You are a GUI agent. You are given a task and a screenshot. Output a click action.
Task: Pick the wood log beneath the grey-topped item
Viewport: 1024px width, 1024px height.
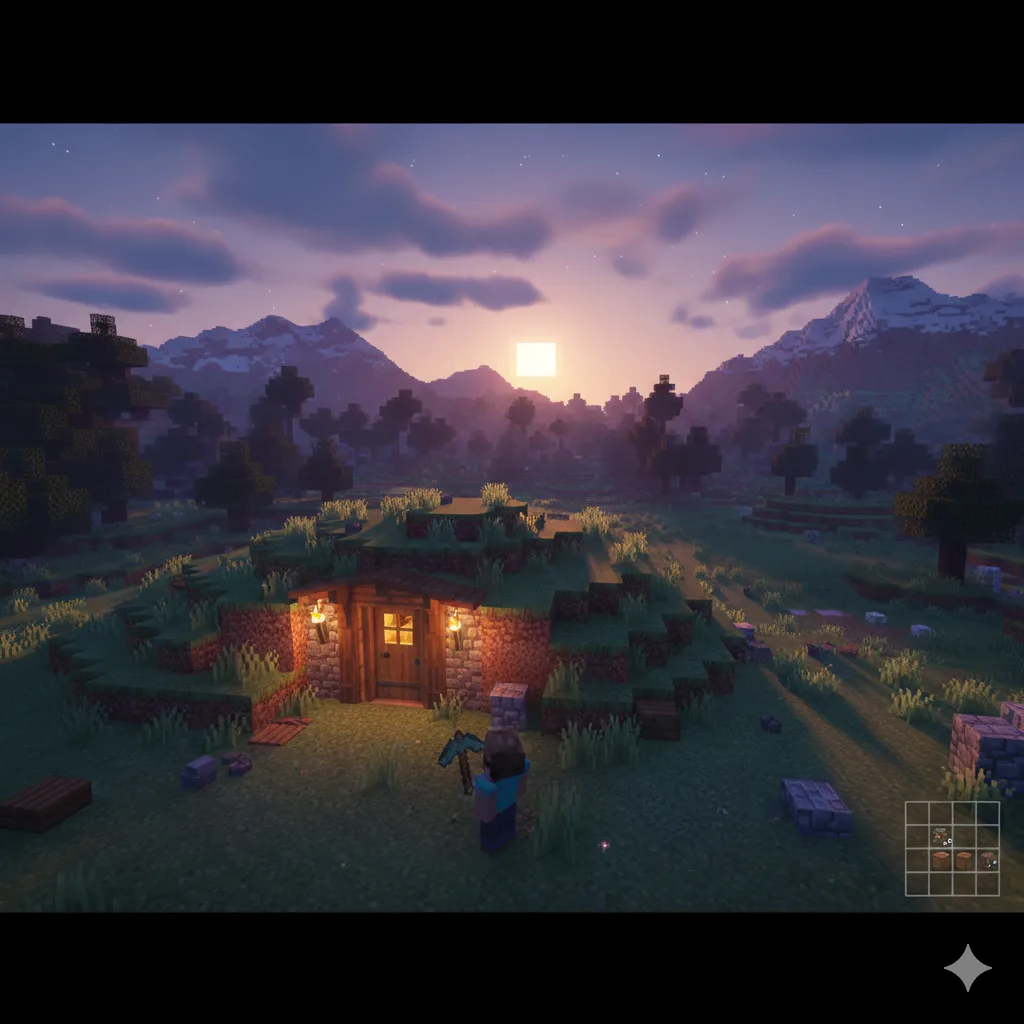point(940,859)
